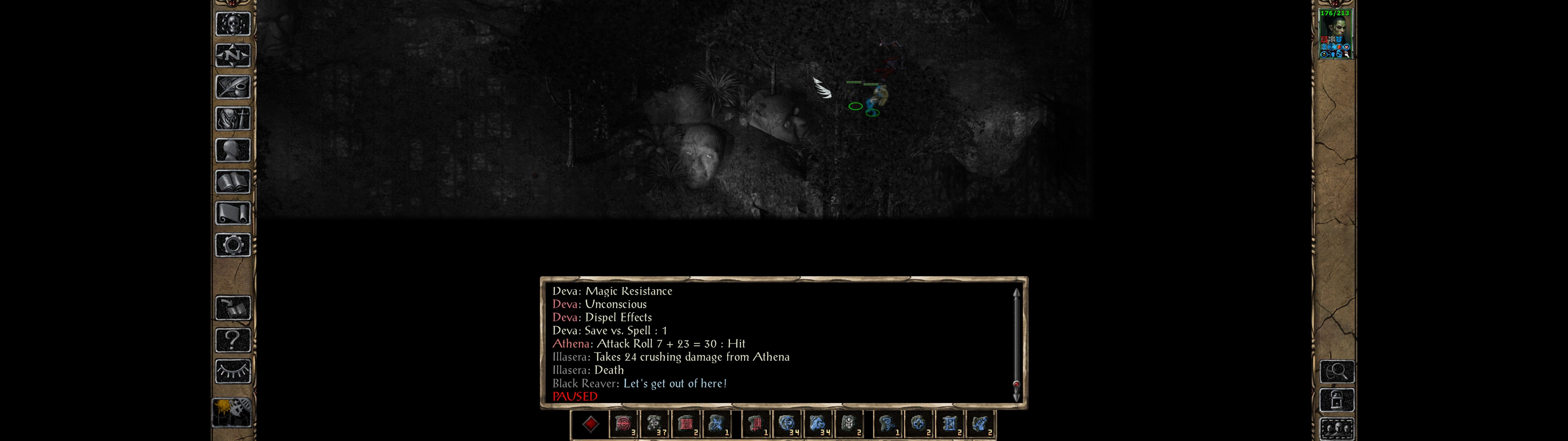Click the quick save book button
The height and width of the screenshot is (441, 1568).
[x=232, y=308]
